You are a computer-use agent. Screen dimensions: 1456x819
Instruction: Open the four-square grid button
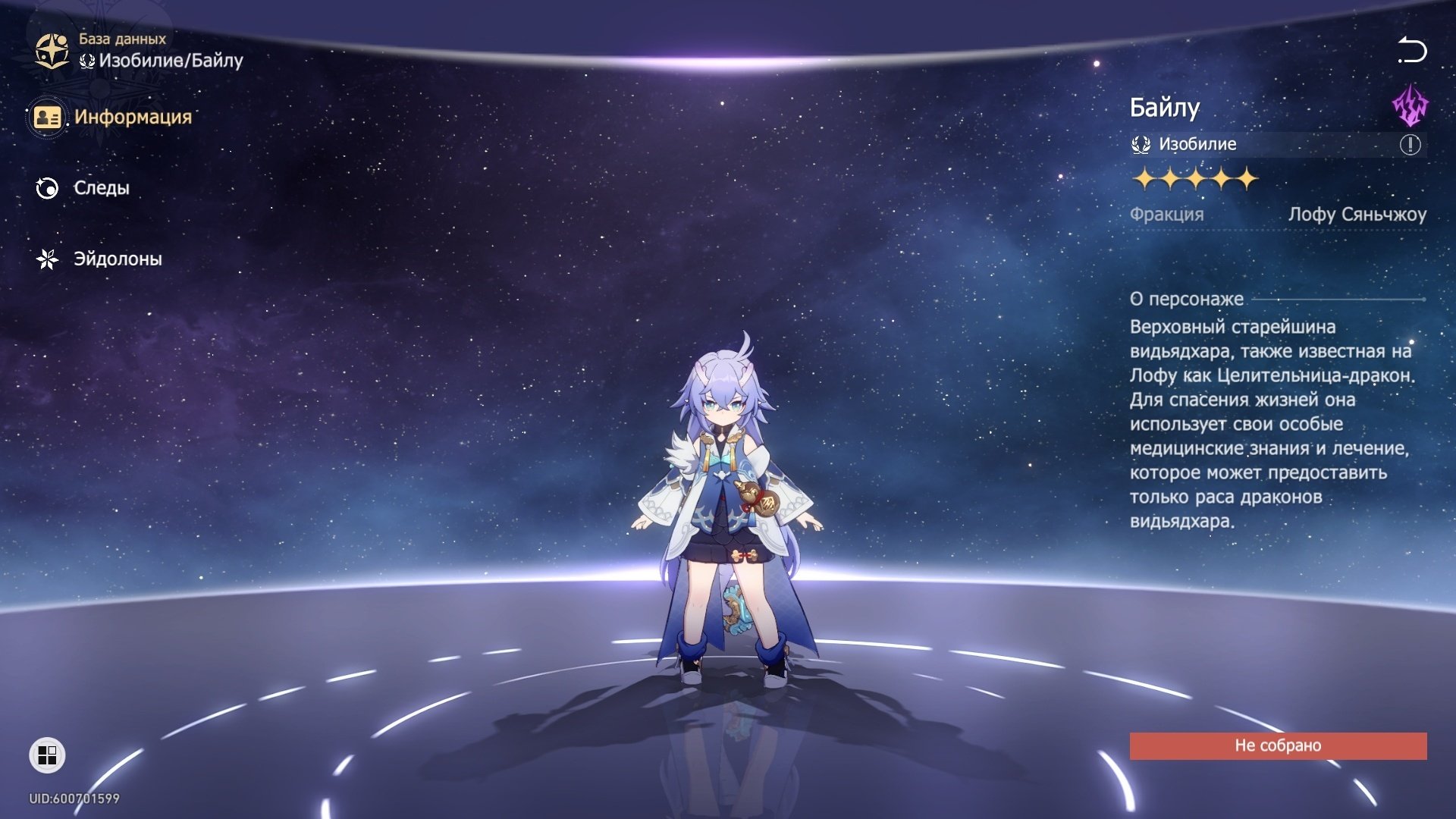[x=47, y=755]
